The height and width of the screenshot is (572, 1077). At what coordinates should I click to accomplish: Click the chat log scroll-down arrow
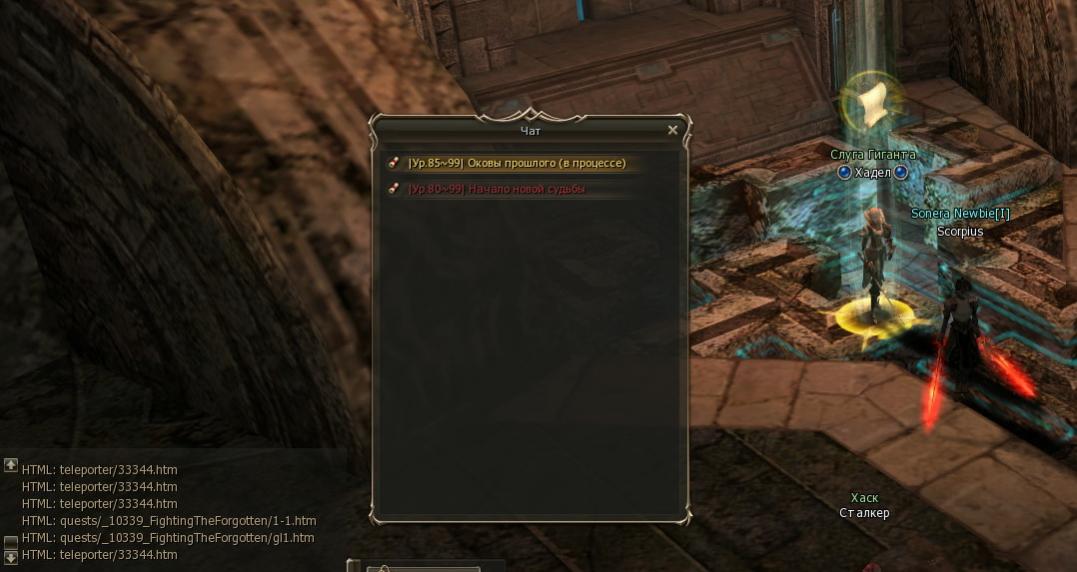[x=10, y=556]
